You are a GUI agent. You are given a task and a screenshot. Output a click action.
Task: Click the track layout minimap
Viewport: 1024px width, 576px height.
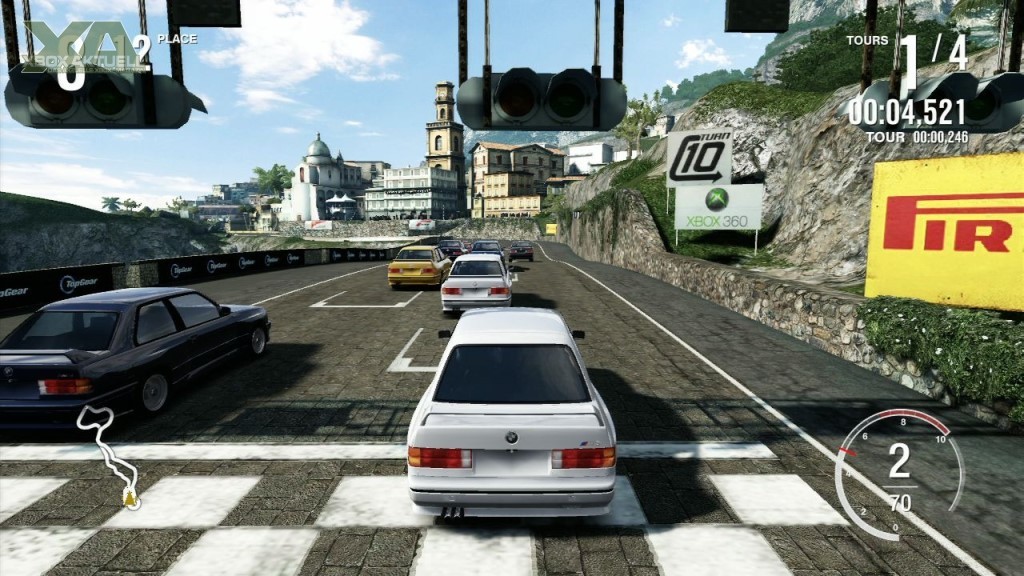(x=108, y=452)
